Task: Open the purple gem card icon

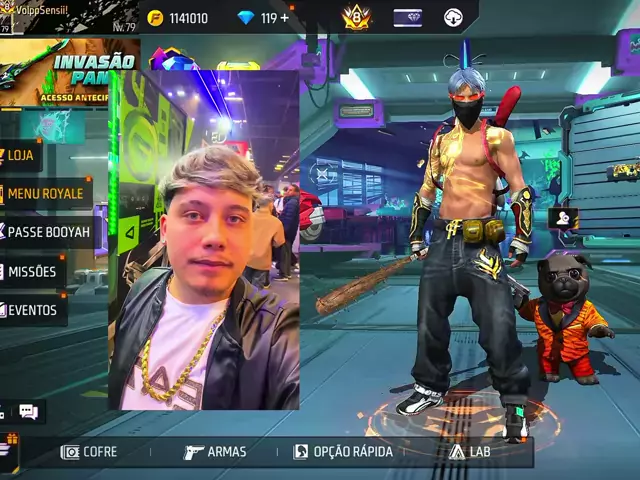Action: tap(407, 17)
